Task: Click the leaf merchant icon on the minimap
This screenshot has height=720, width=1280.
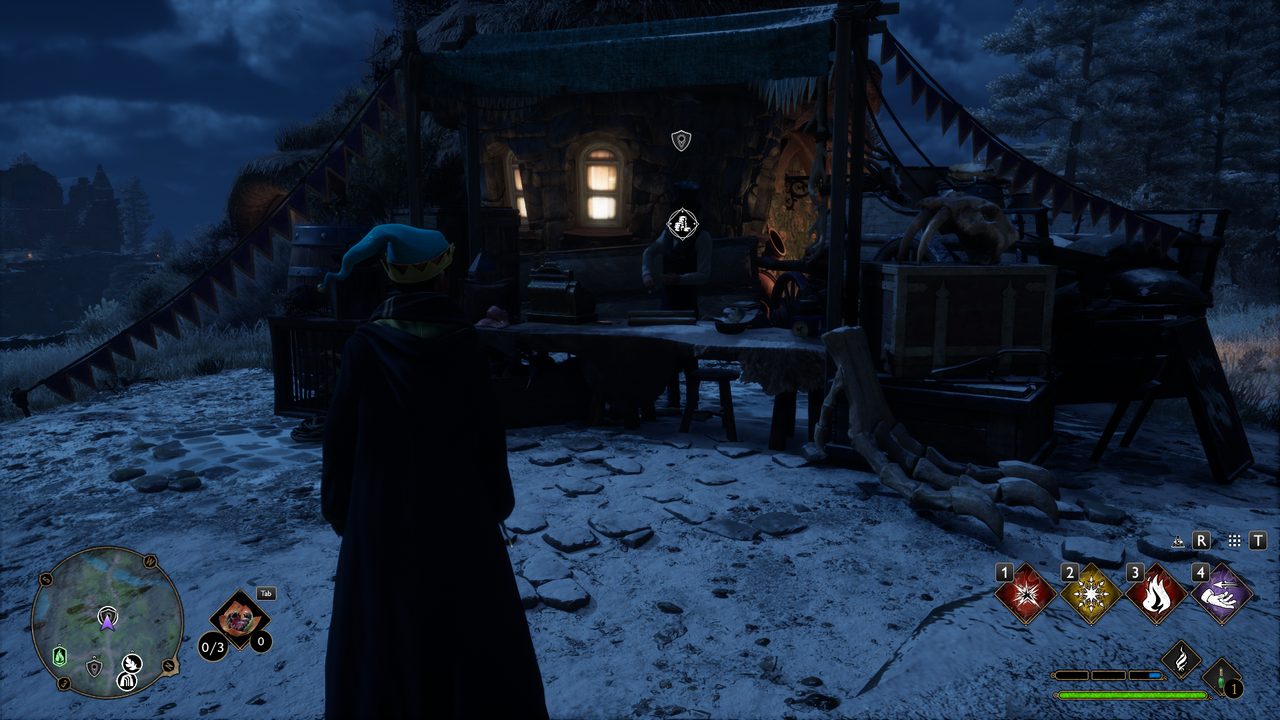Action: pyautogui.click(x=132, y=663)
